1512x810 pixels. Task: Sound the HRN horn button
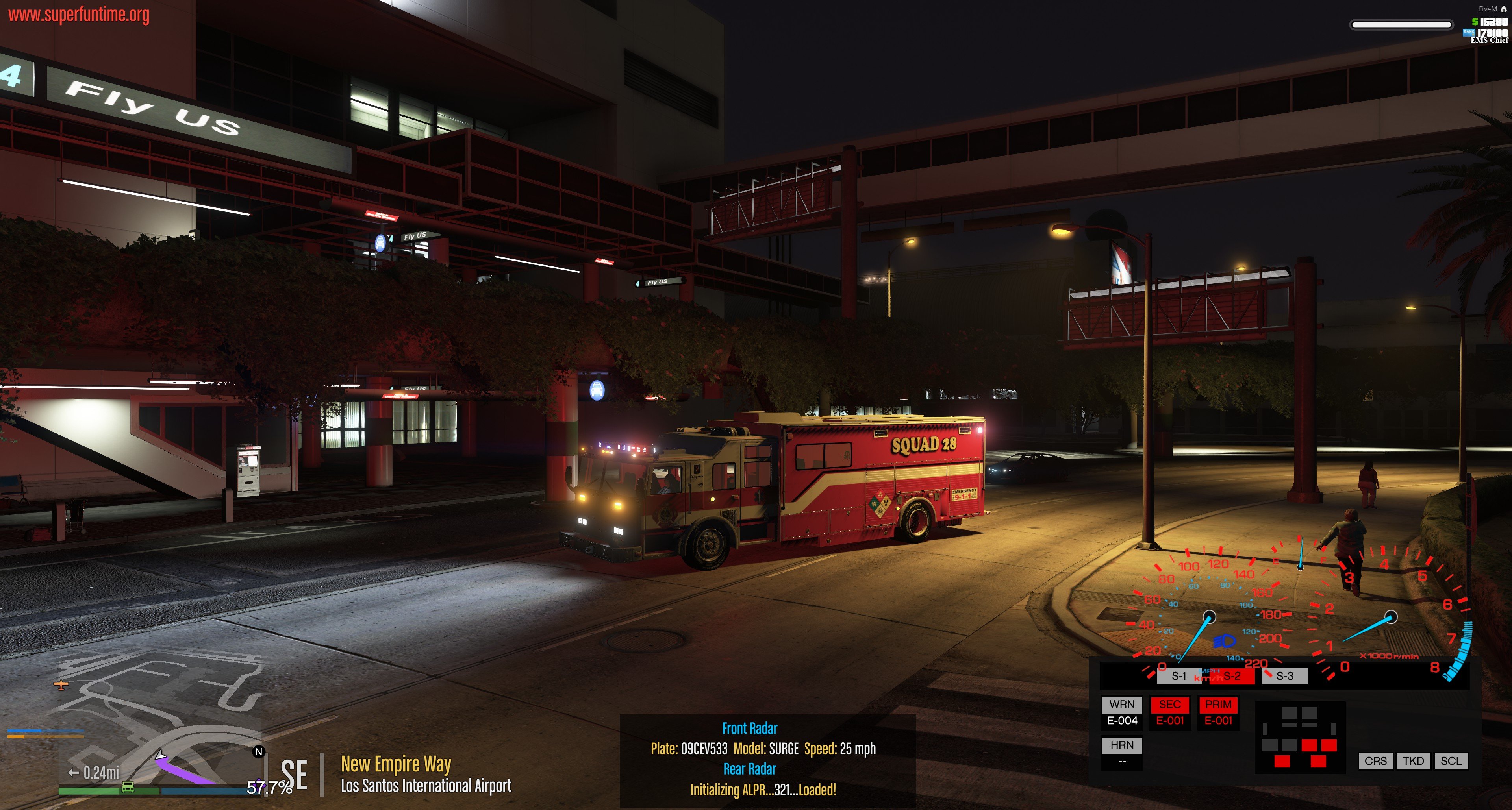point(1122,745)
